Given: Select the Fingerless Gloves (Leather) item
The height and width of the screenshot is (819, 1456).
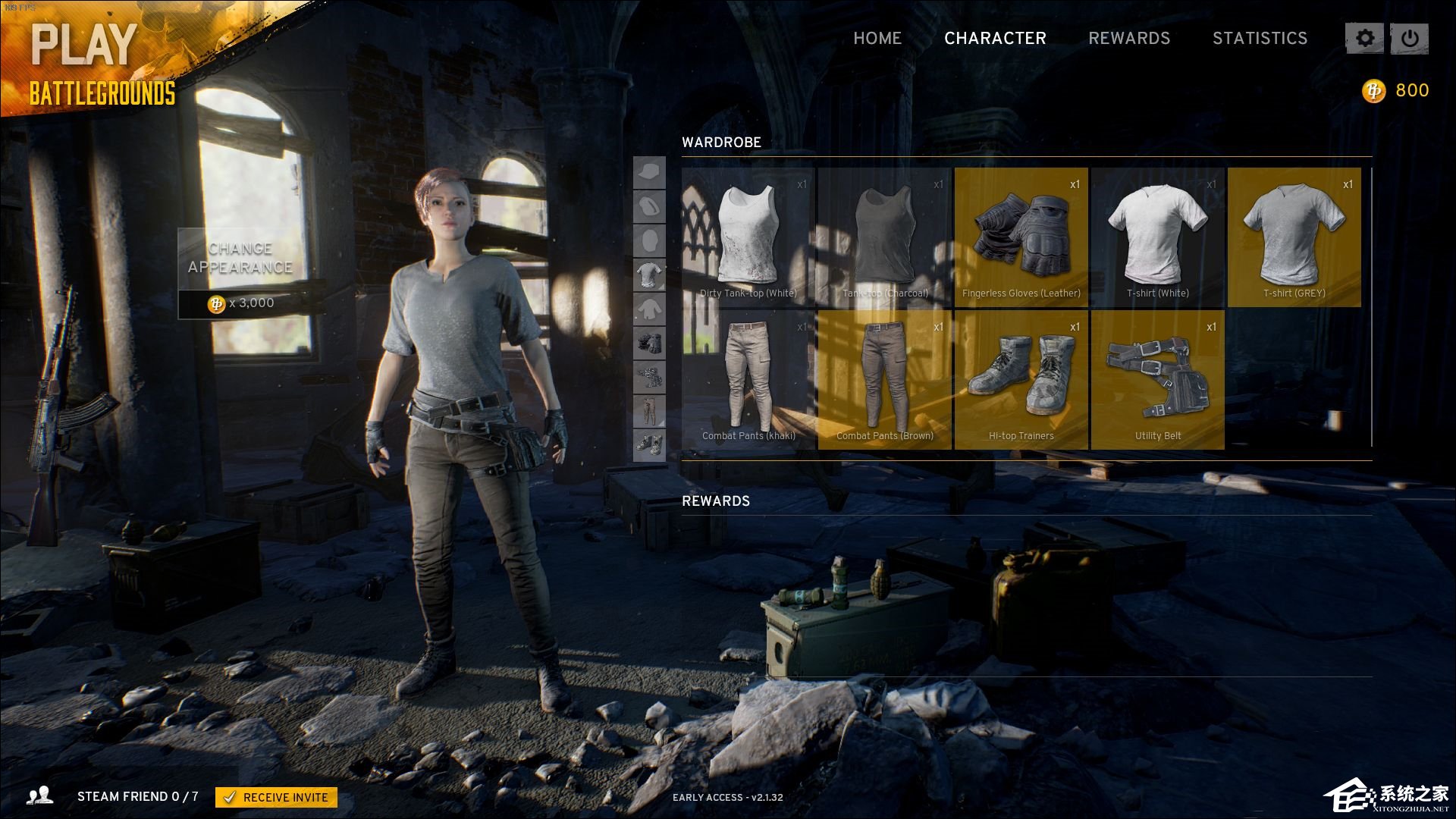Looking at the screenshot, I should pos(1021,237).
